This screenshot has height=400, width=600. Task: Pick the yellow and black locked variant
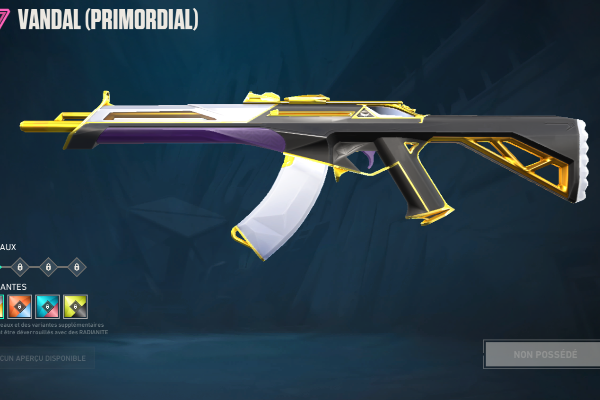tap(75, 306)
